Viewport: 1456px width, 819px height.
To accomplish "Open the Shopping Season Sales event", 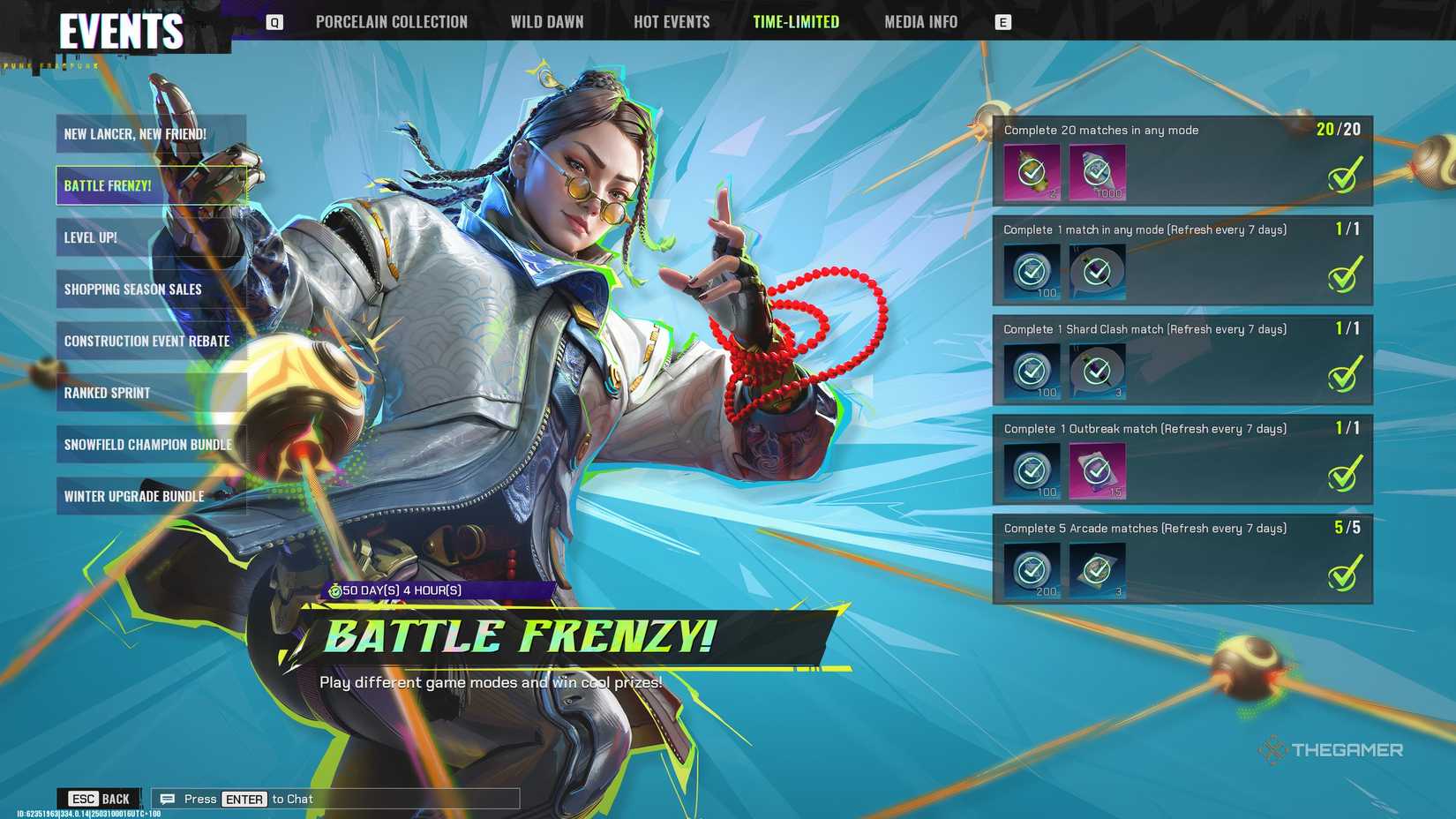I will click(x=150, y=289).
